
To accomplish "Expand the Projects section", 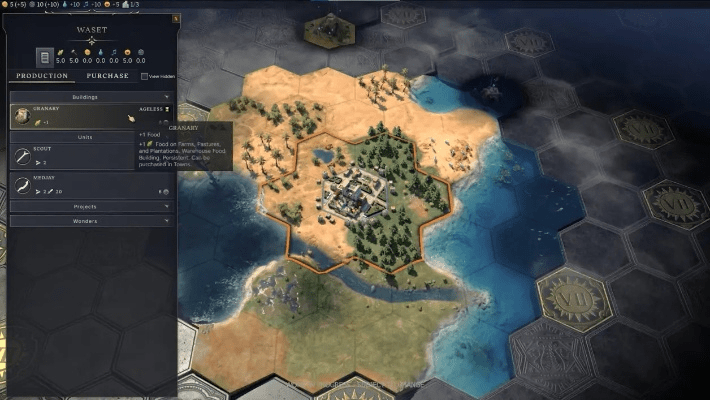I will (x=91, y=207).
